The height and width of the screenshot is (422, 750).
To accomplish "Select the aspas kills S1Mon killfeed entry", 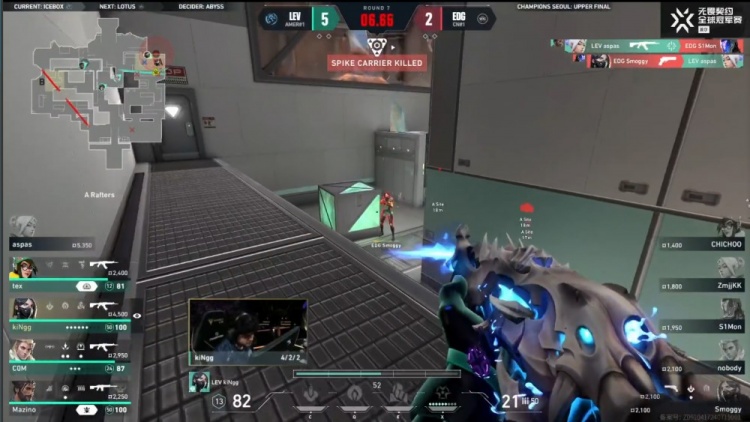I will [654, 45].
